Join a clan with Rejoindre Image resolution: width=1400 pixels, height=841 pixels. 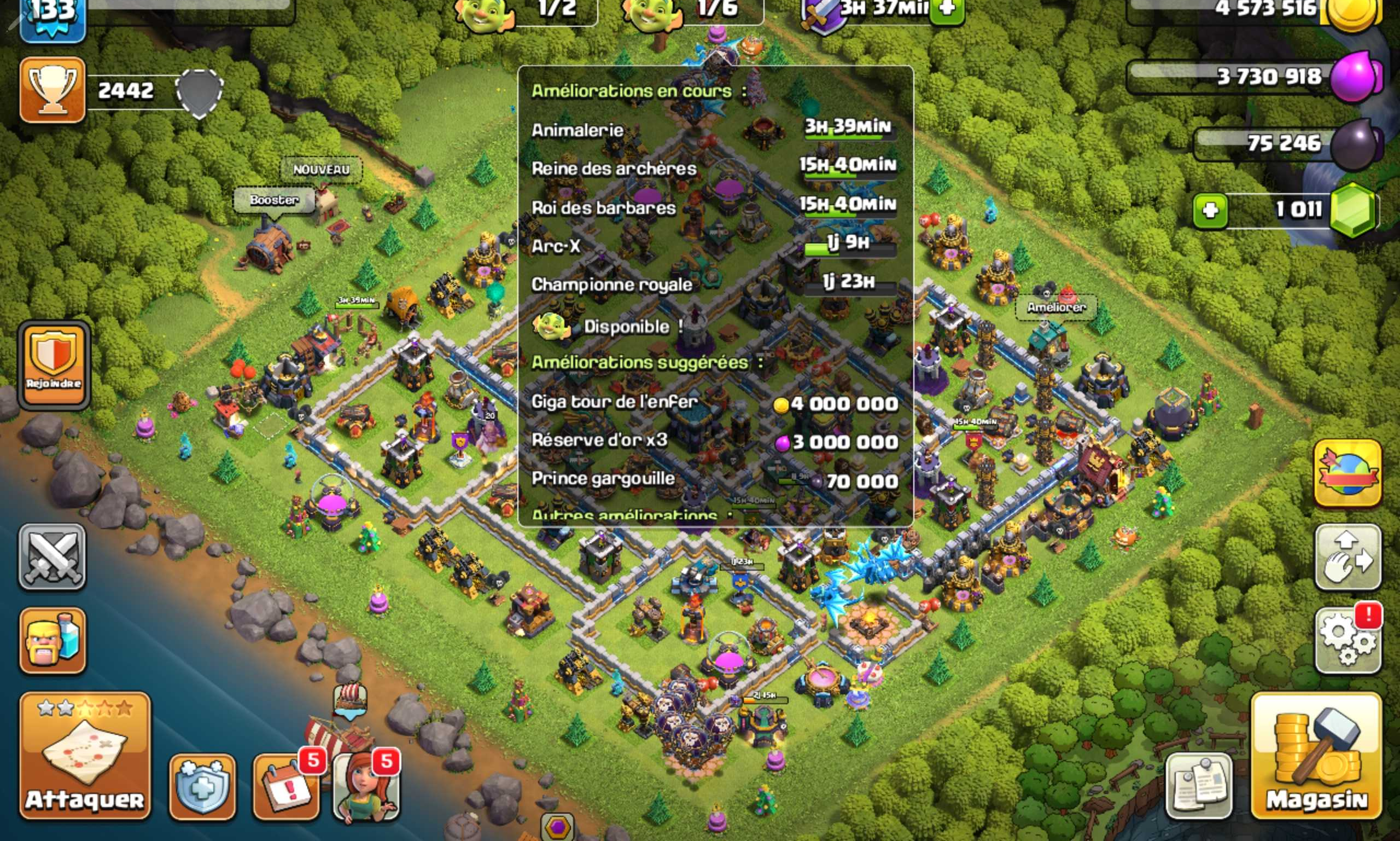54,366
